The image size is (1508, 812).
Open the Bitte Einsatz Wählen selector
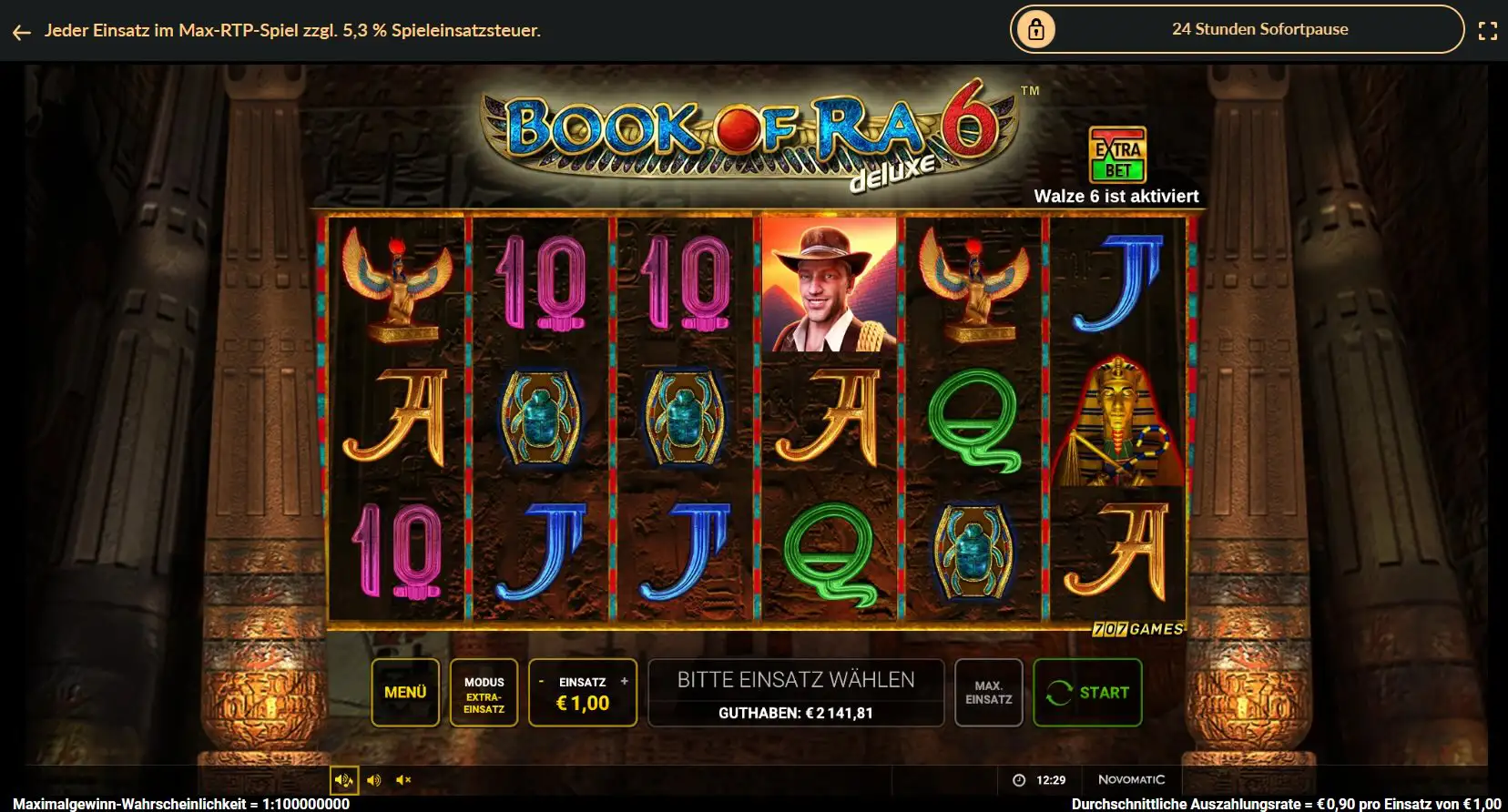click(796, 678)
